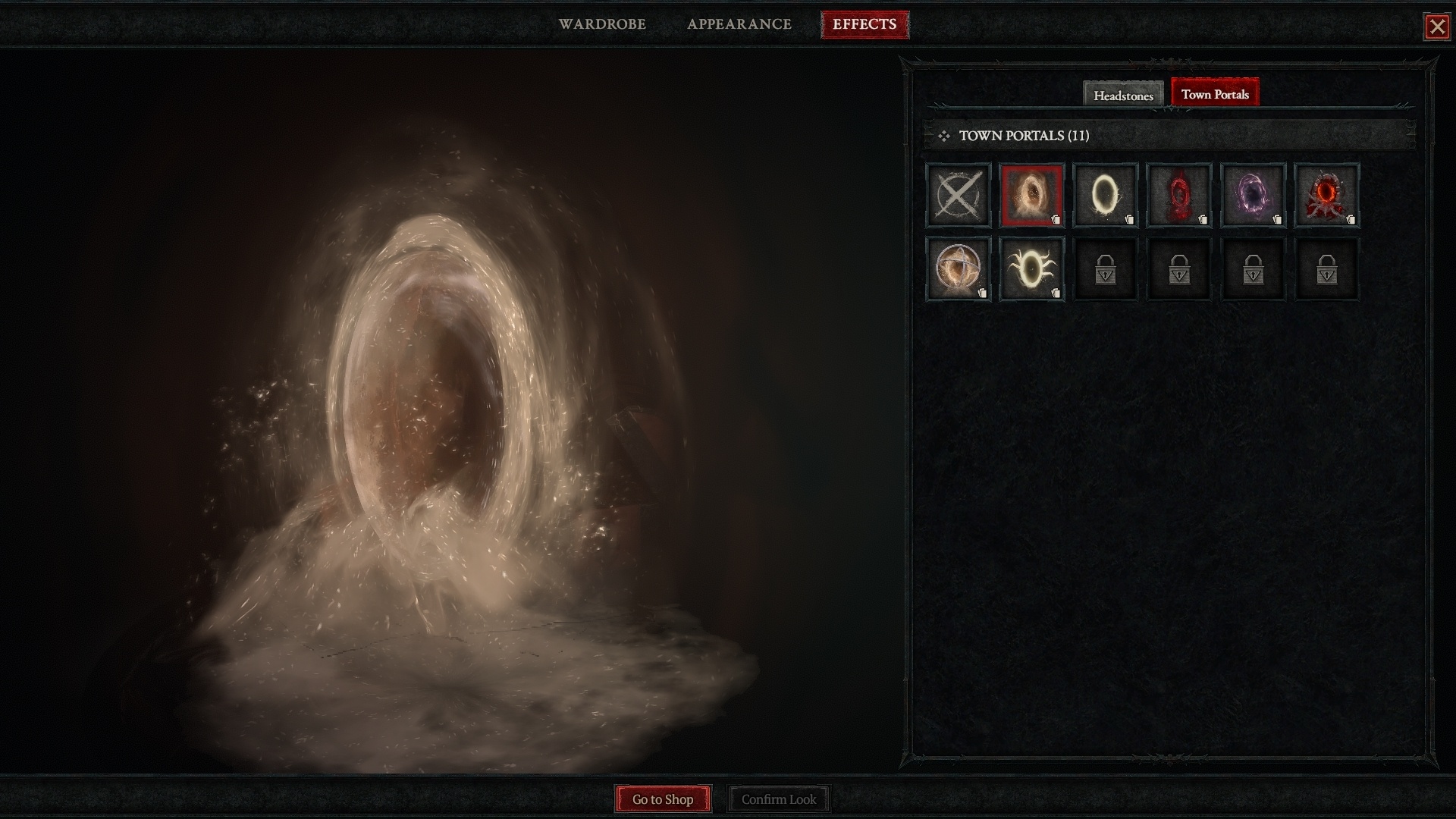The width and height of the screenshot is (1456, 819).
Task: Choose the purple swirling portal
Action: (1252, 195)
